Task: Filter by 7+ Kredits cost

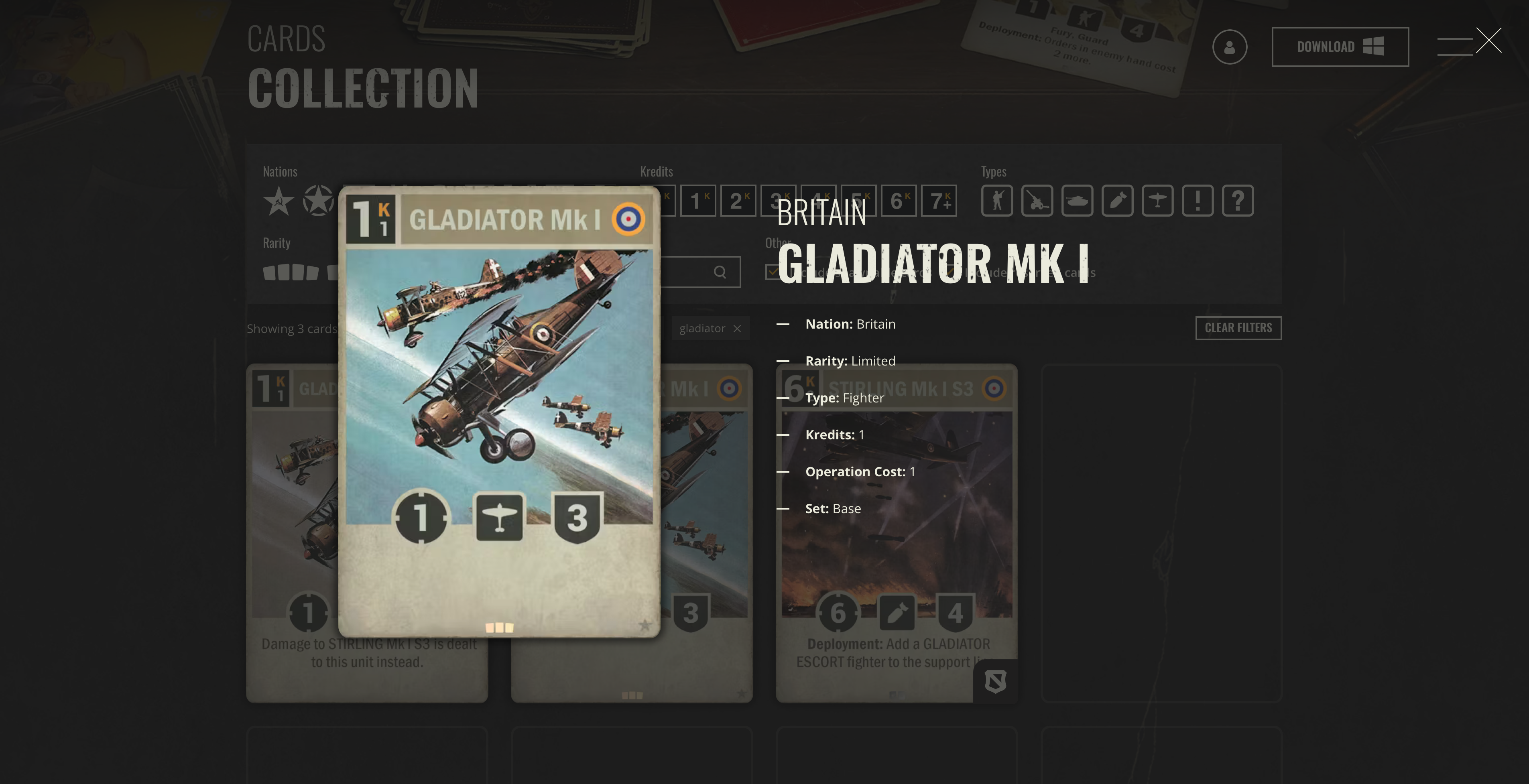Action: pyautogui.click(x=938, y=201)
